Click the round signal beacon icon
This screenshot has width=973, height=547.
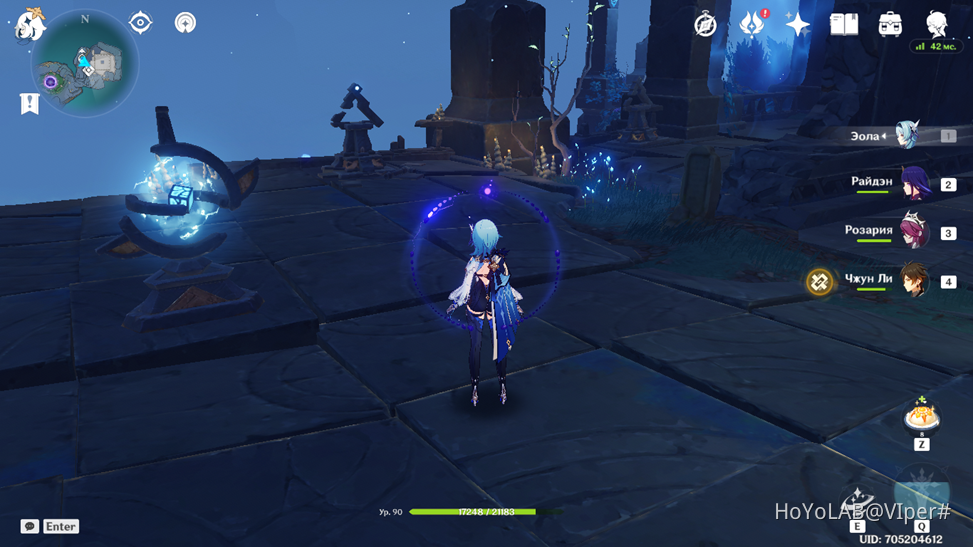(185, 23)
